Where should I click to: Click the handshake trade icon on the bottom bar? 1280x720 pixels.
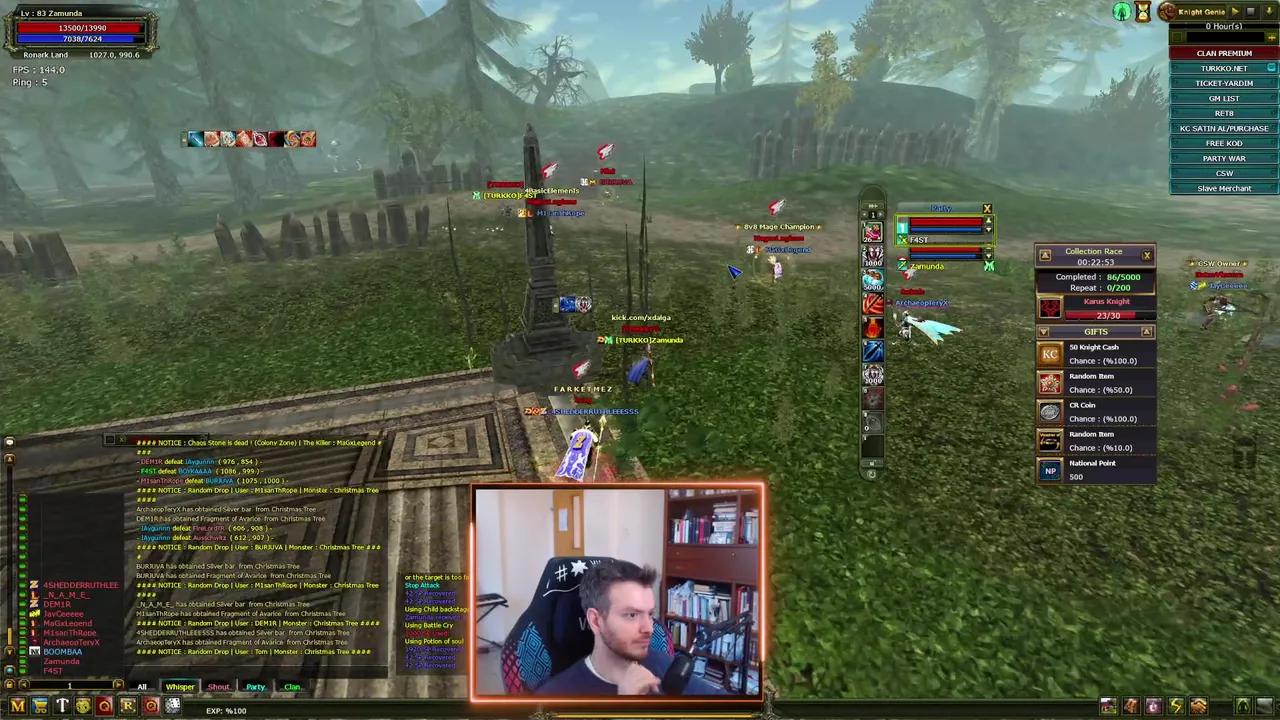pos(1198,707)
